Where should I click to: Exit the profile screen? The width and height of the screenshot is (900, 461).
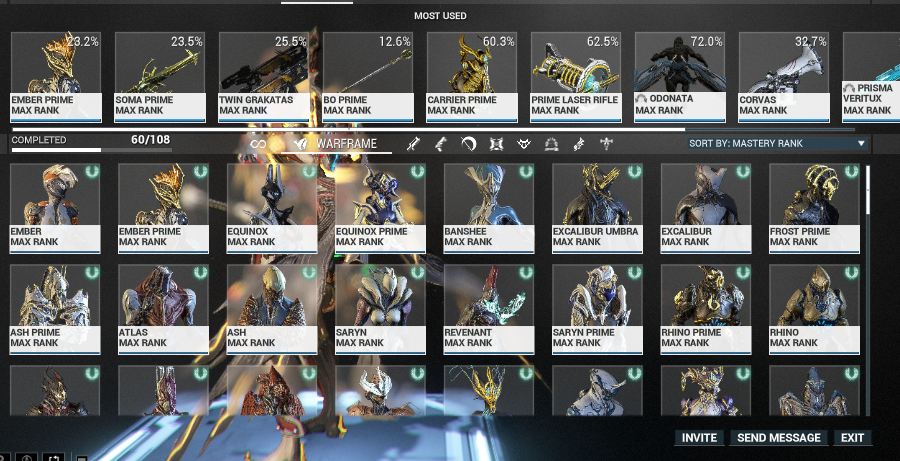point(852,438)
